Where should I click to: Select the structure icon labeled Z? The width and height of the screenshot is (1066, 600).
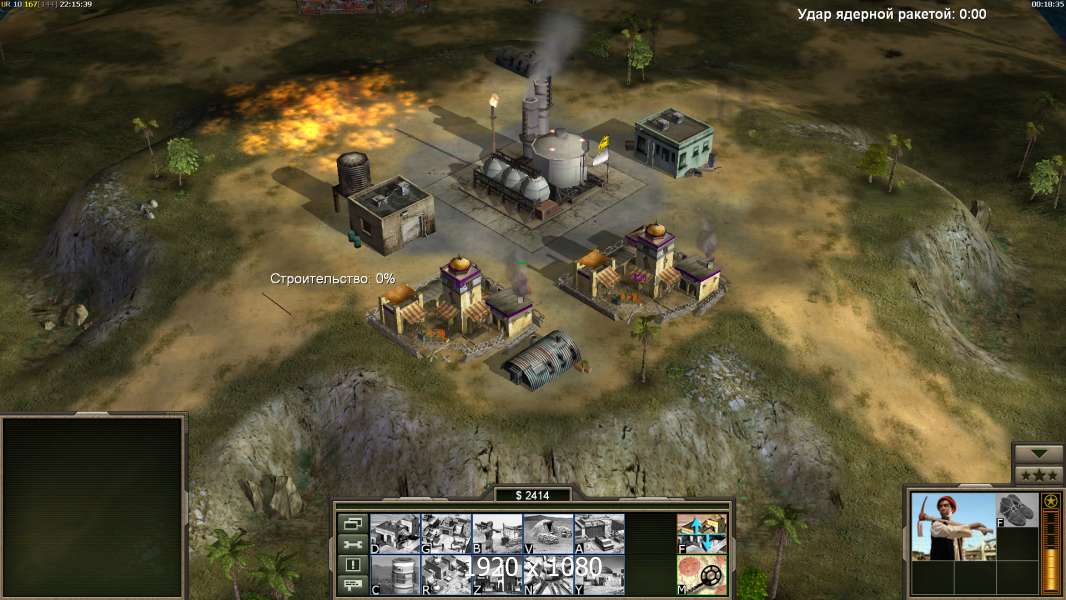coord(497,575)
